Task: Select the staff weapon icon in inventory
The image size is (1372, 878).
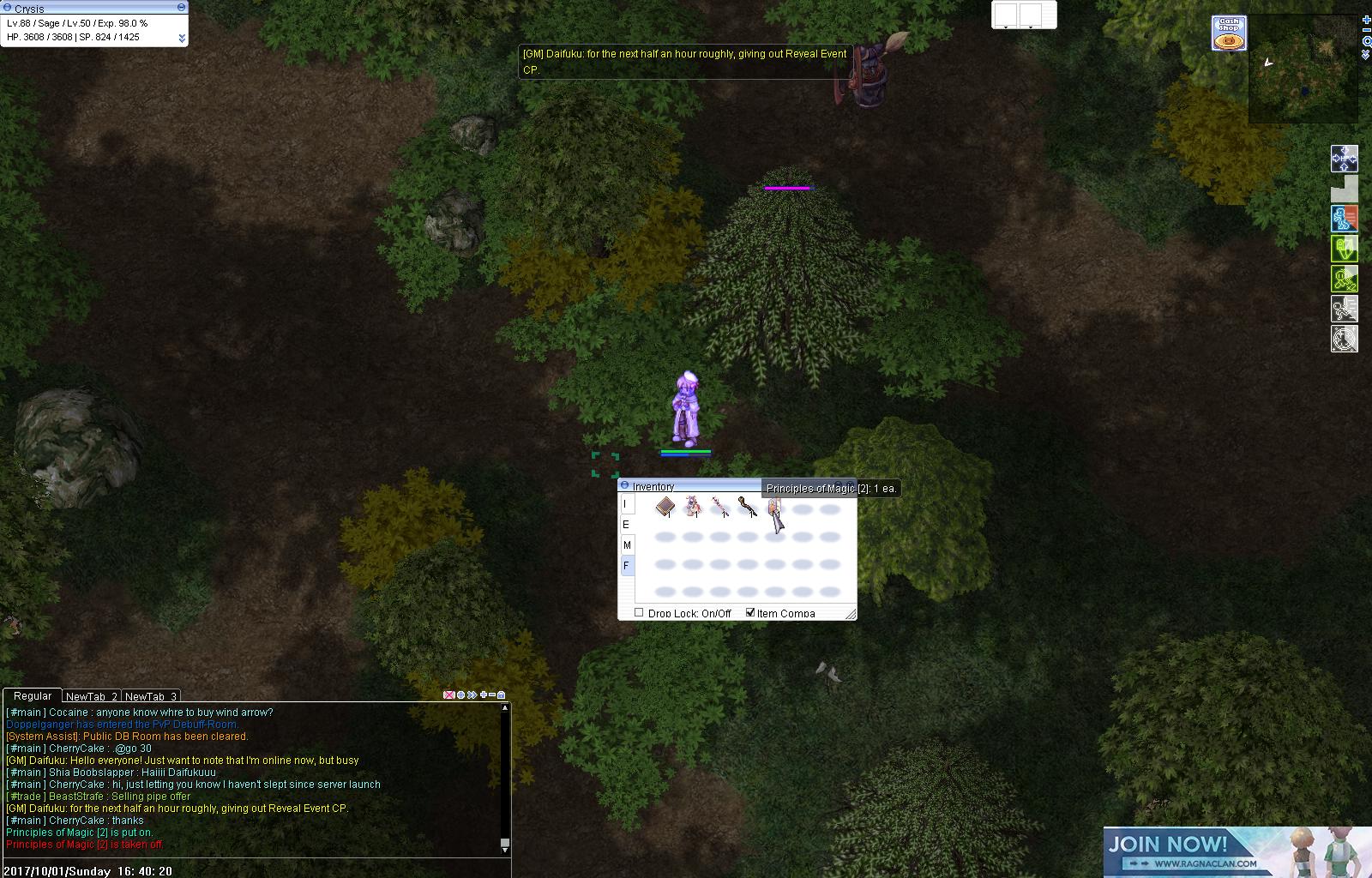Action: tap(747, 508)
